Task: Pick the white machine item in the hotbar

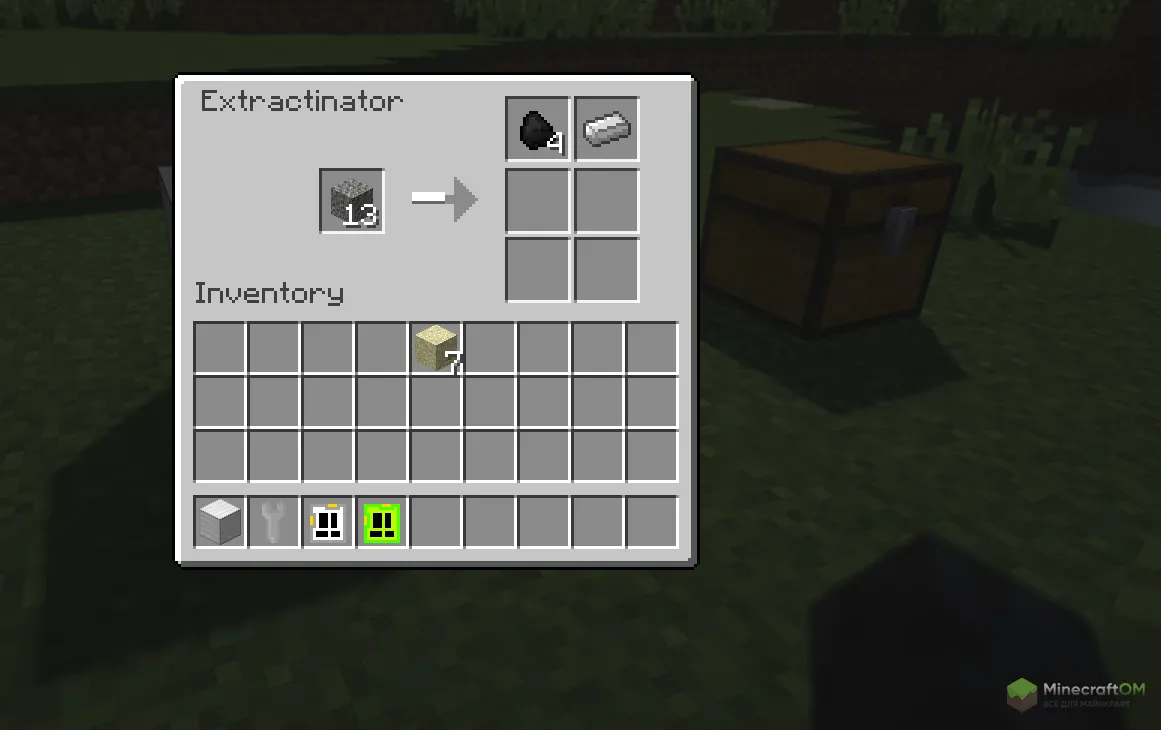Action: 328,522
